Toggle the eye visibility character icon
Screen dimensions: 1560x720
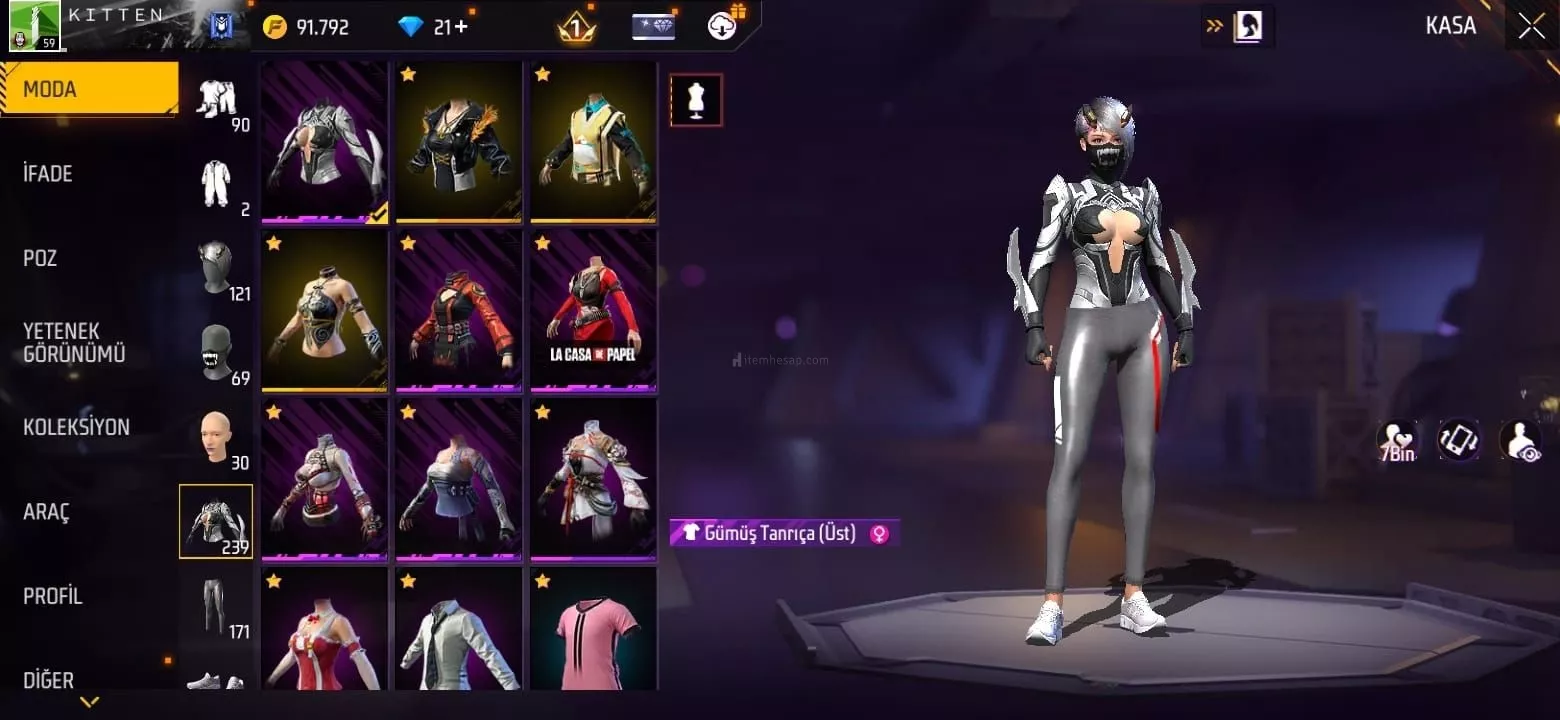(x=1519, y=440)
